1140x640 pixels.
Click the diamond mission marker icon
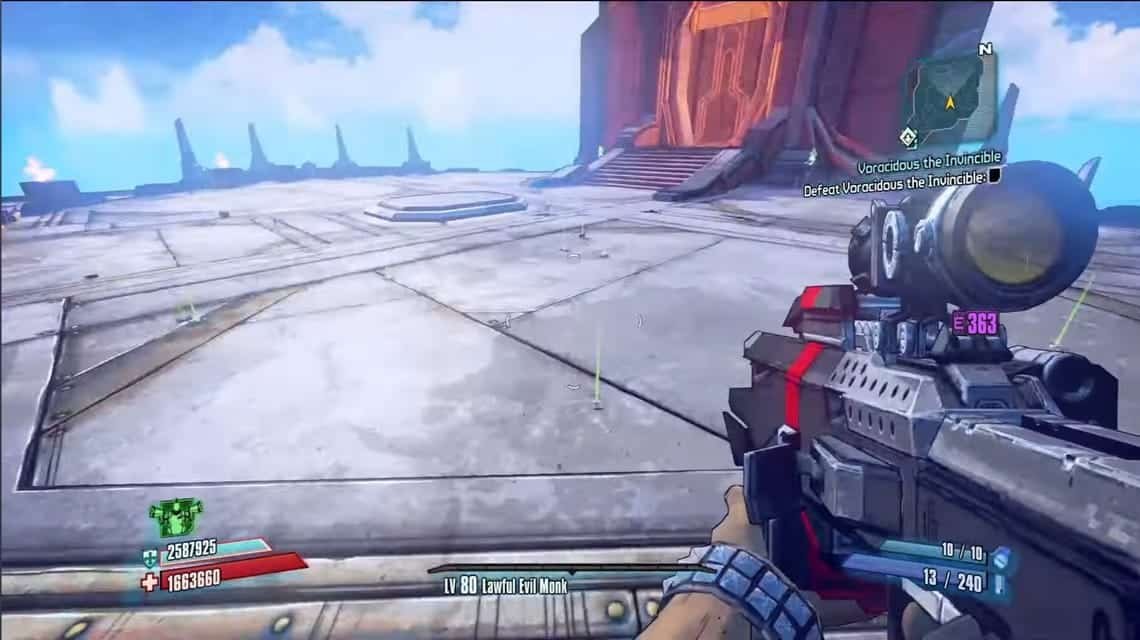coord(909,137)
